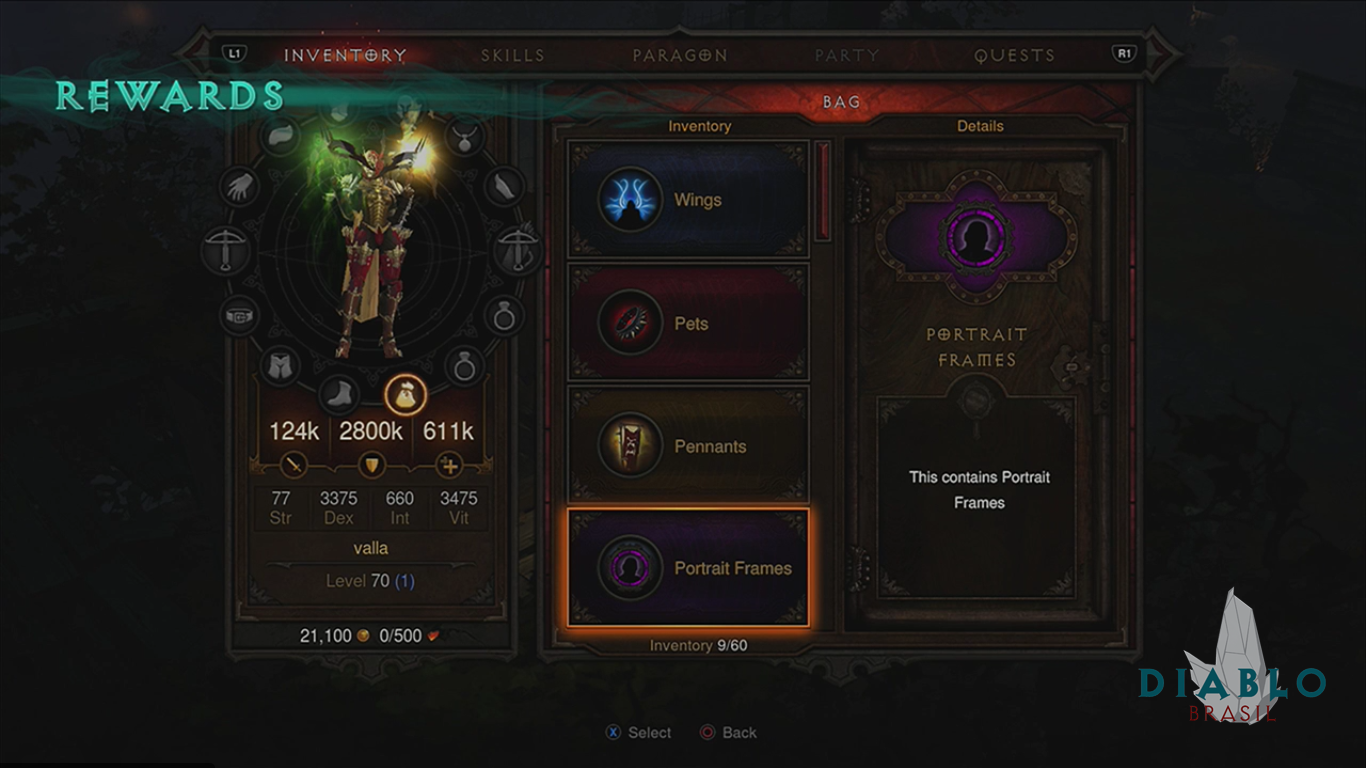Click the bracers equipment slot

pyautogui.click(x=506, y=185)
